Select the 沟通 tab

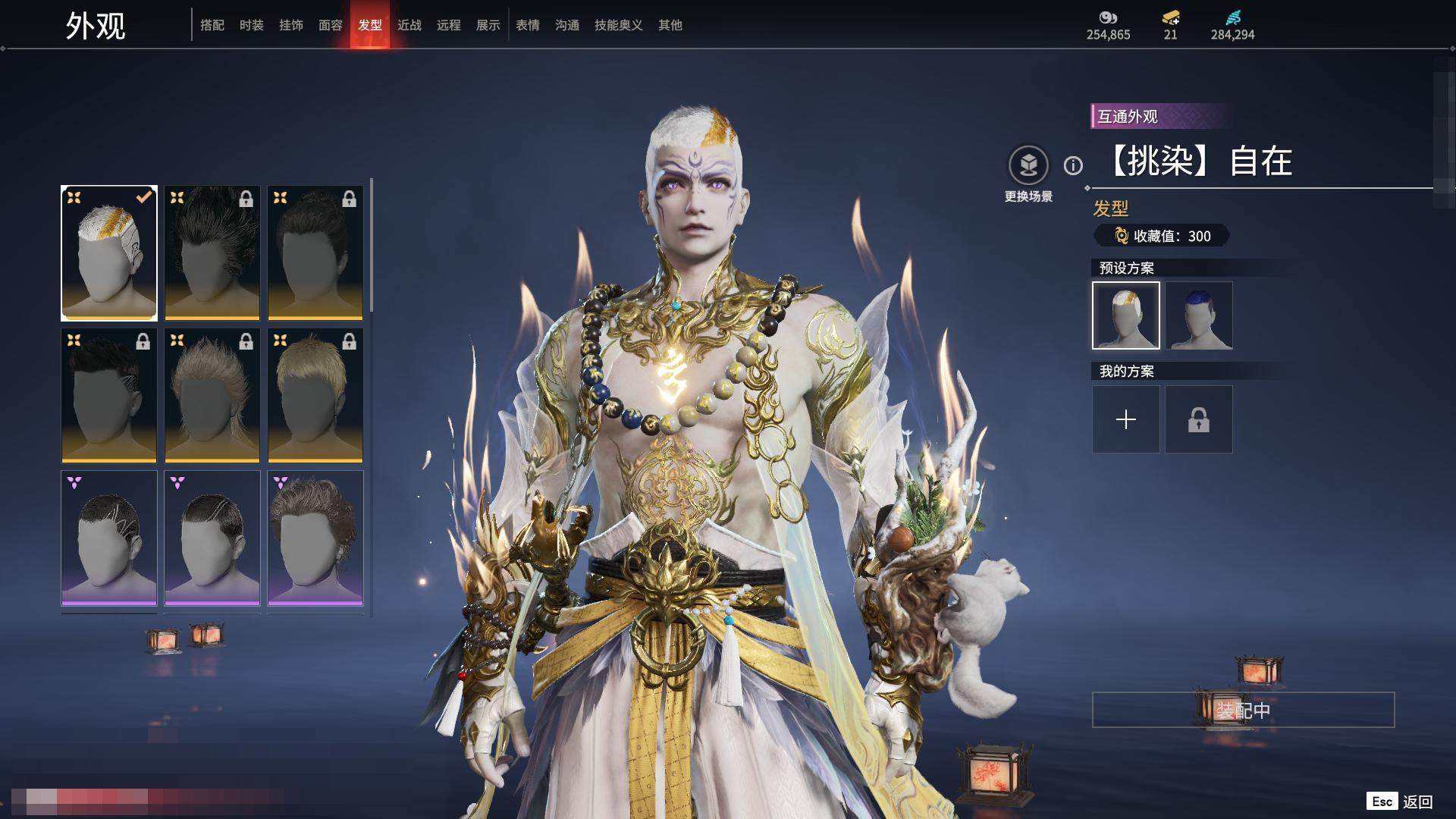click(567, 25)
